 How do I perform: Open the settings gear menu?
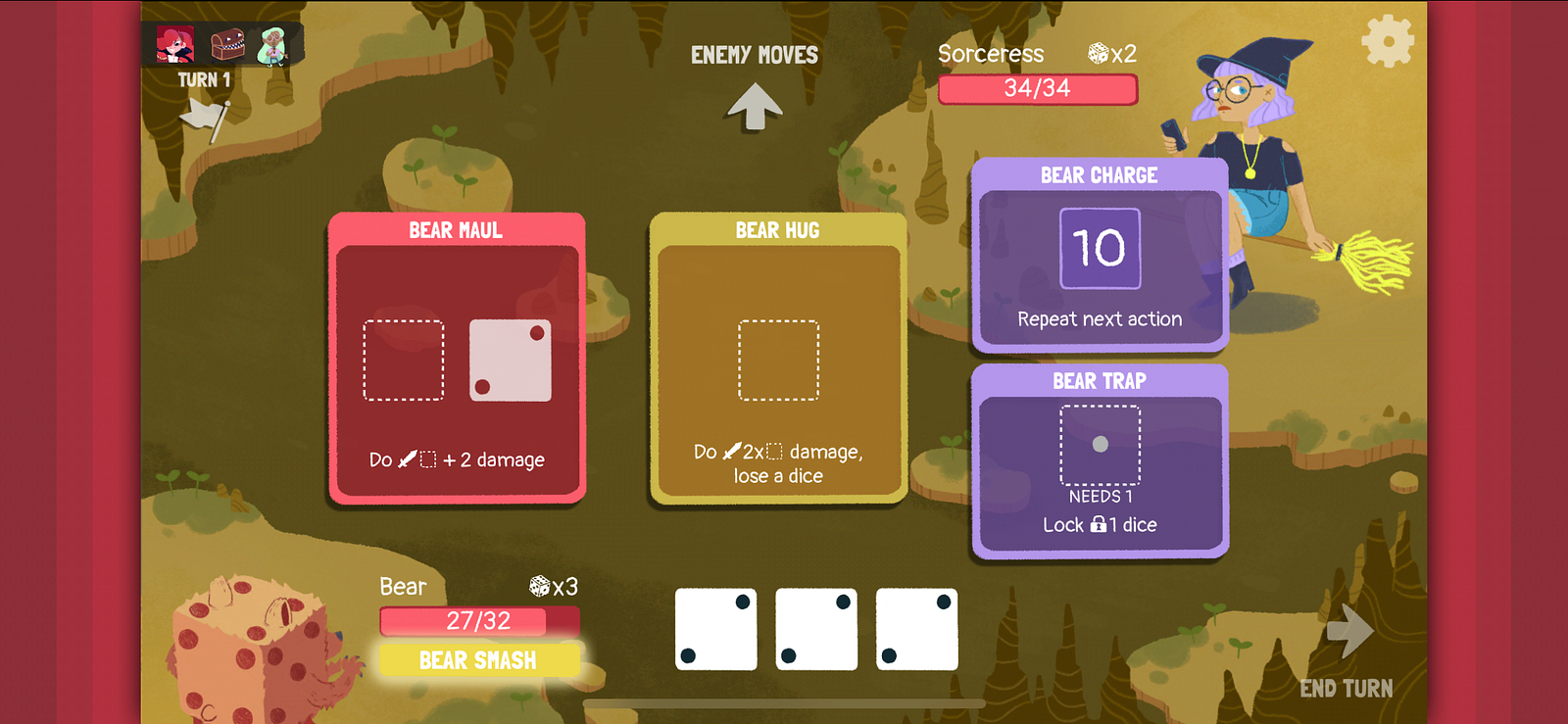[1388, 42]
